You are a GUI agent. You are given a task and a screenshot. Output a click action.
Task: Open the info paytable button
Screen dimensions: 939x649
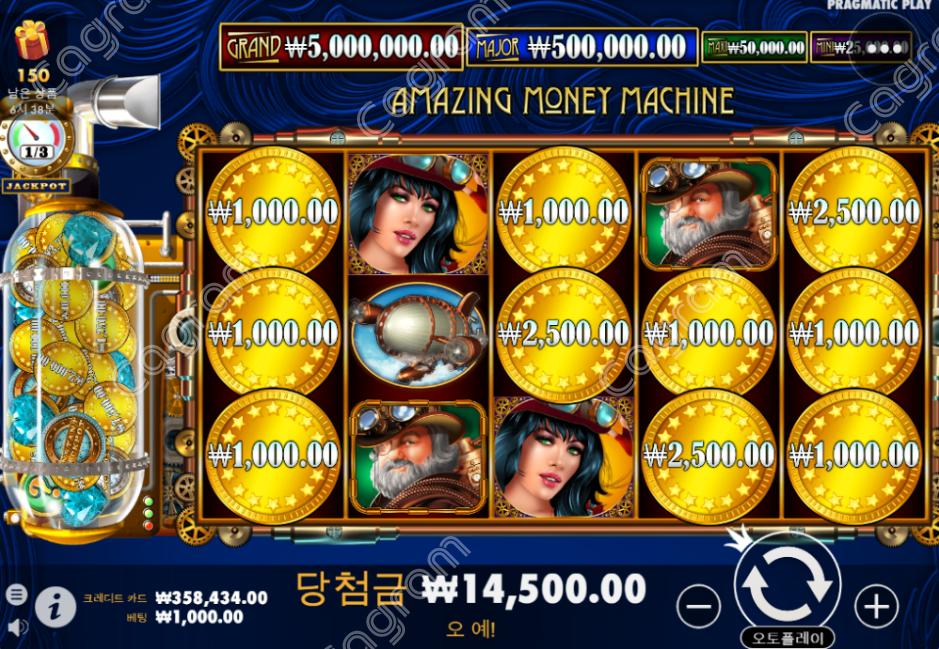(x=56, y=605)
